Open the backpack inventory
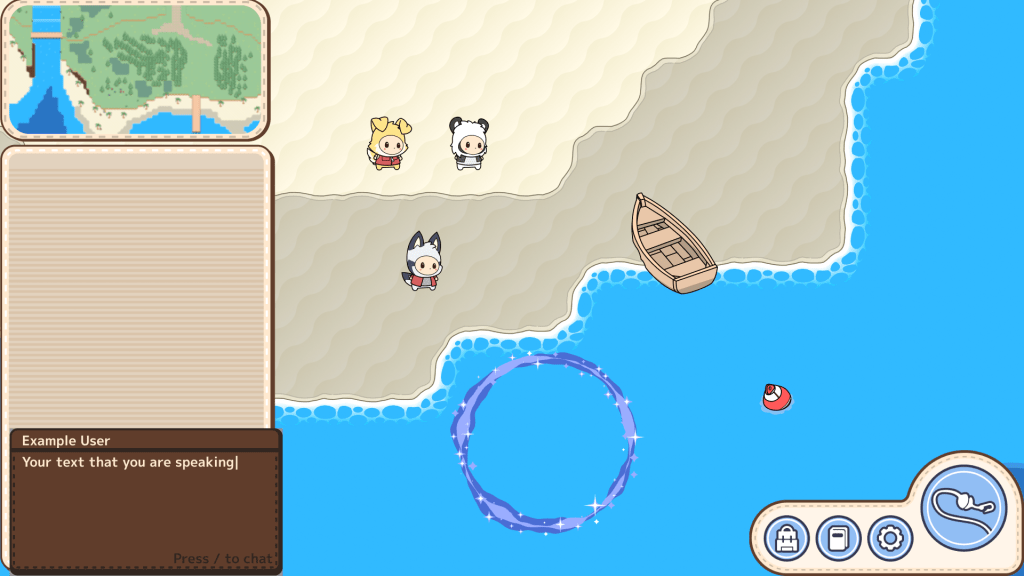This screenshot has height=576, width=1024. click(x=787, y=539)
